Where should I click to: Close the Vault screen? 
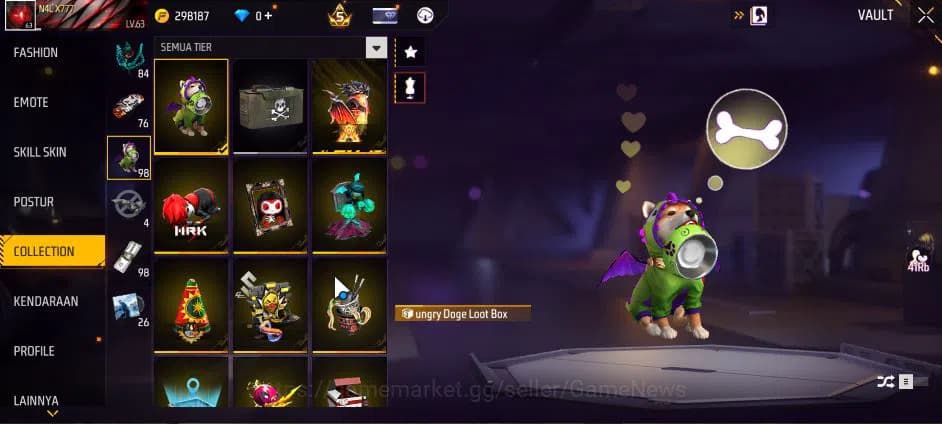[x=925, y=15]
